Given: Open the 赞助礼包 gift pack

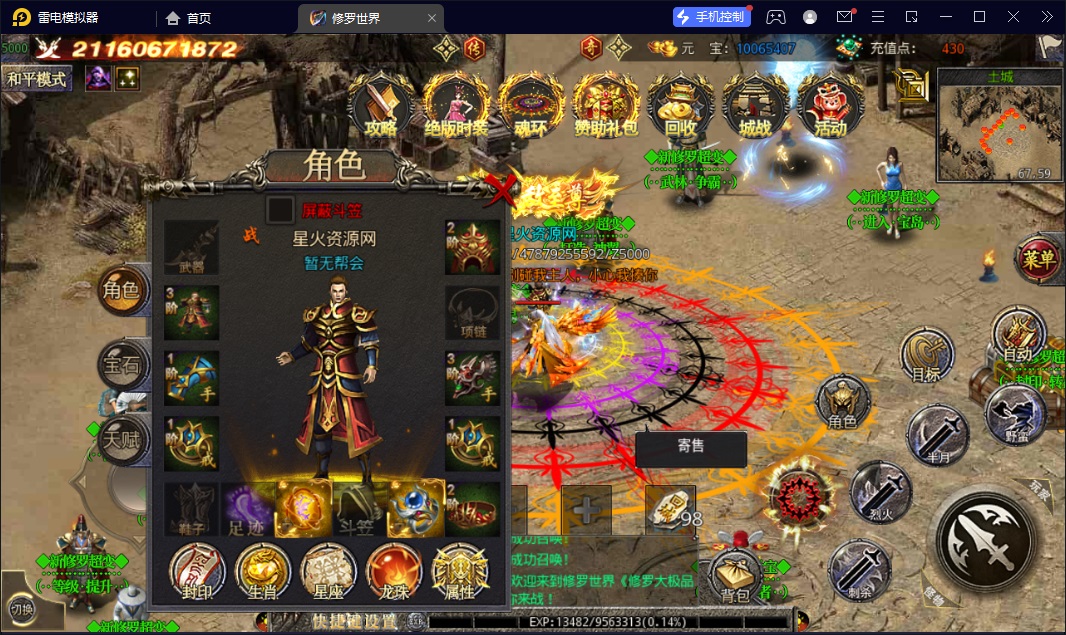Looking at the screenshot, I should point(606,104).
